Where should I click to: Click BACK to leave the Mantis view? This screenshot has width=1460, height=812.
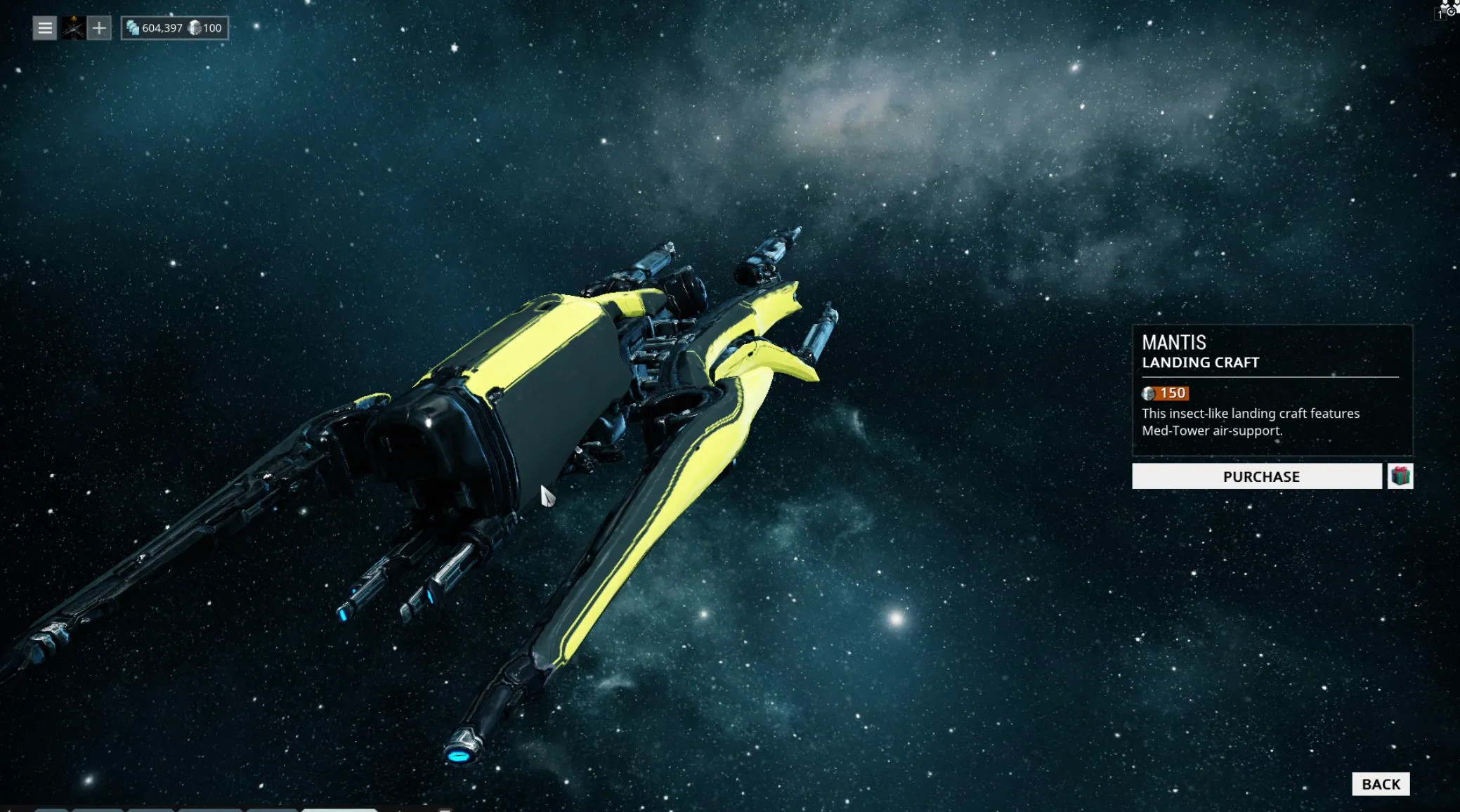pyautogui.click(x=1382, y=783)
